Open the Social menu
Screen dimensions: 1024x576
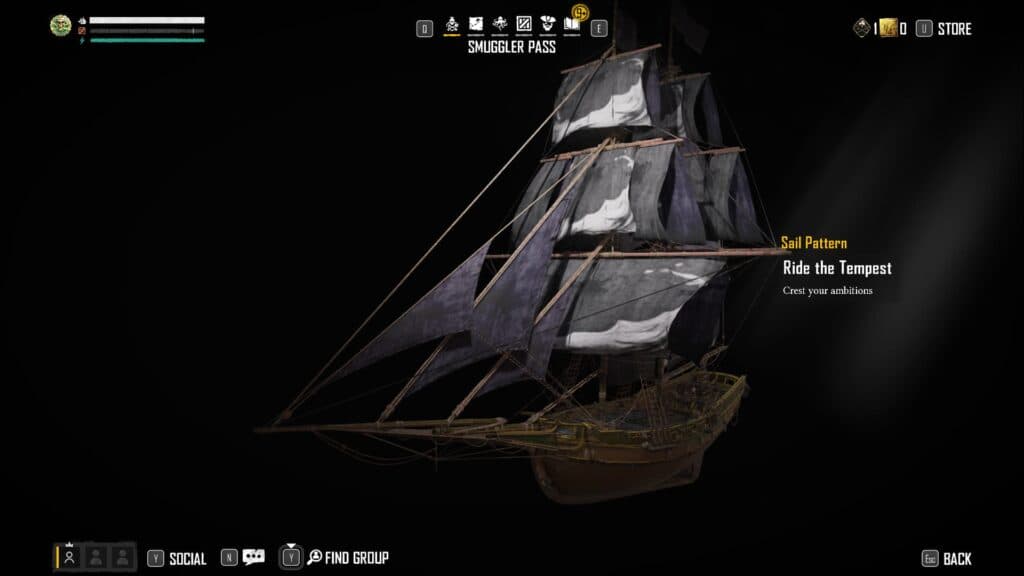coord(187,558)
